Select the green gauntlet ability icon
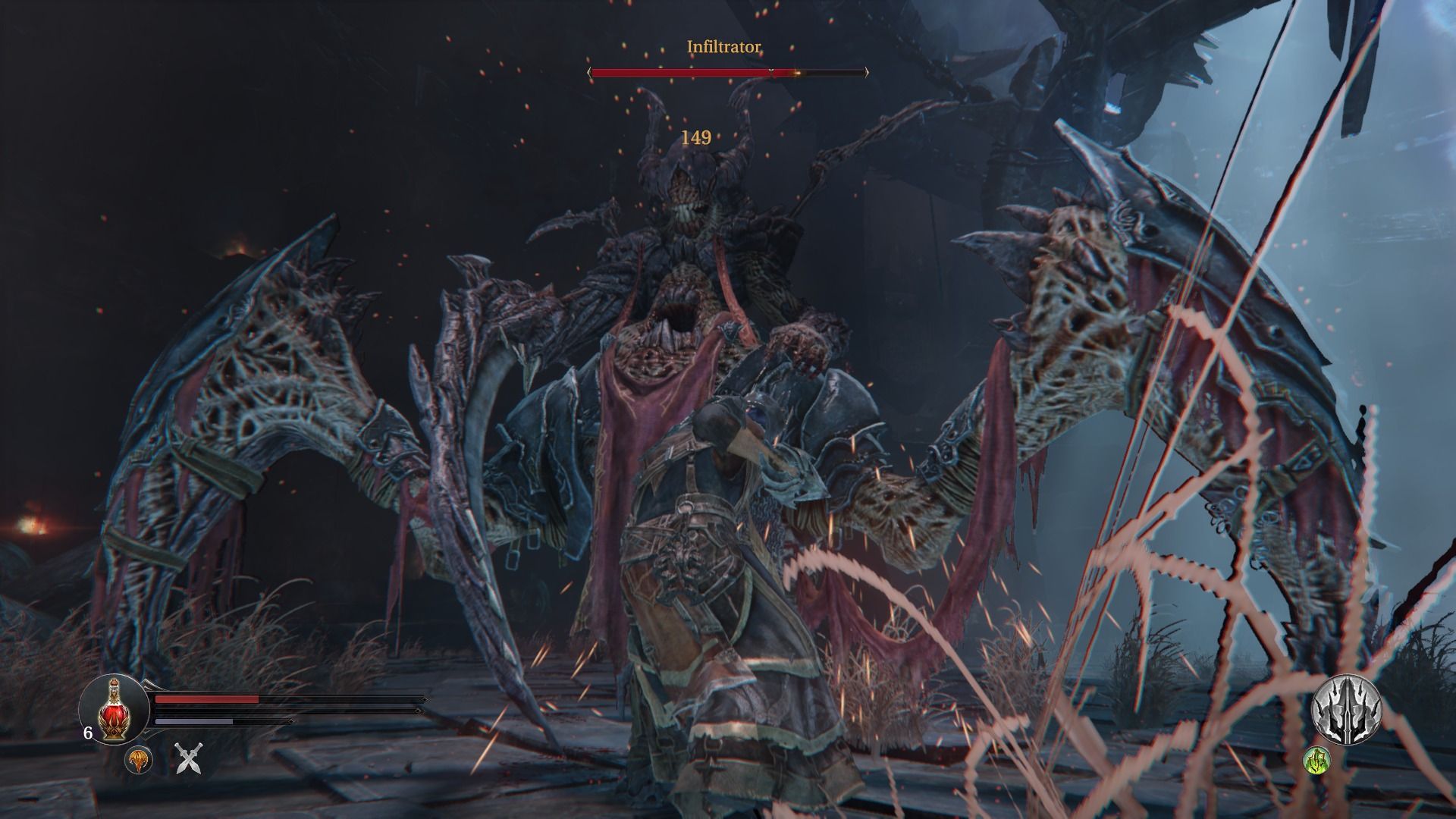This screenshot has height=819, width=1456. pyautogui.click(x=1316, y=760)
